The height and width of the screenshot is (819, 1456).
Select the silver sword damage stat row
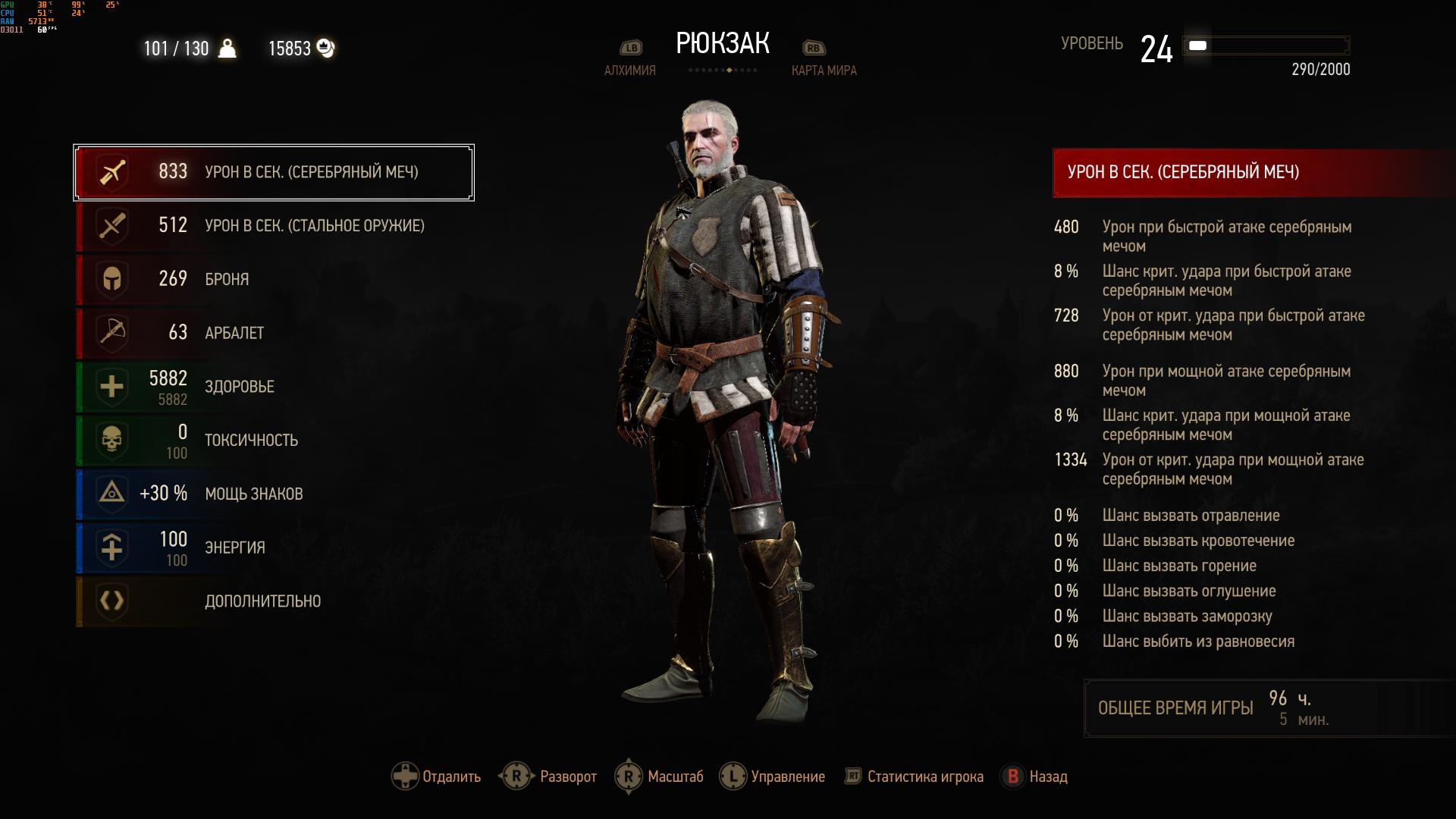coord(273,172)
